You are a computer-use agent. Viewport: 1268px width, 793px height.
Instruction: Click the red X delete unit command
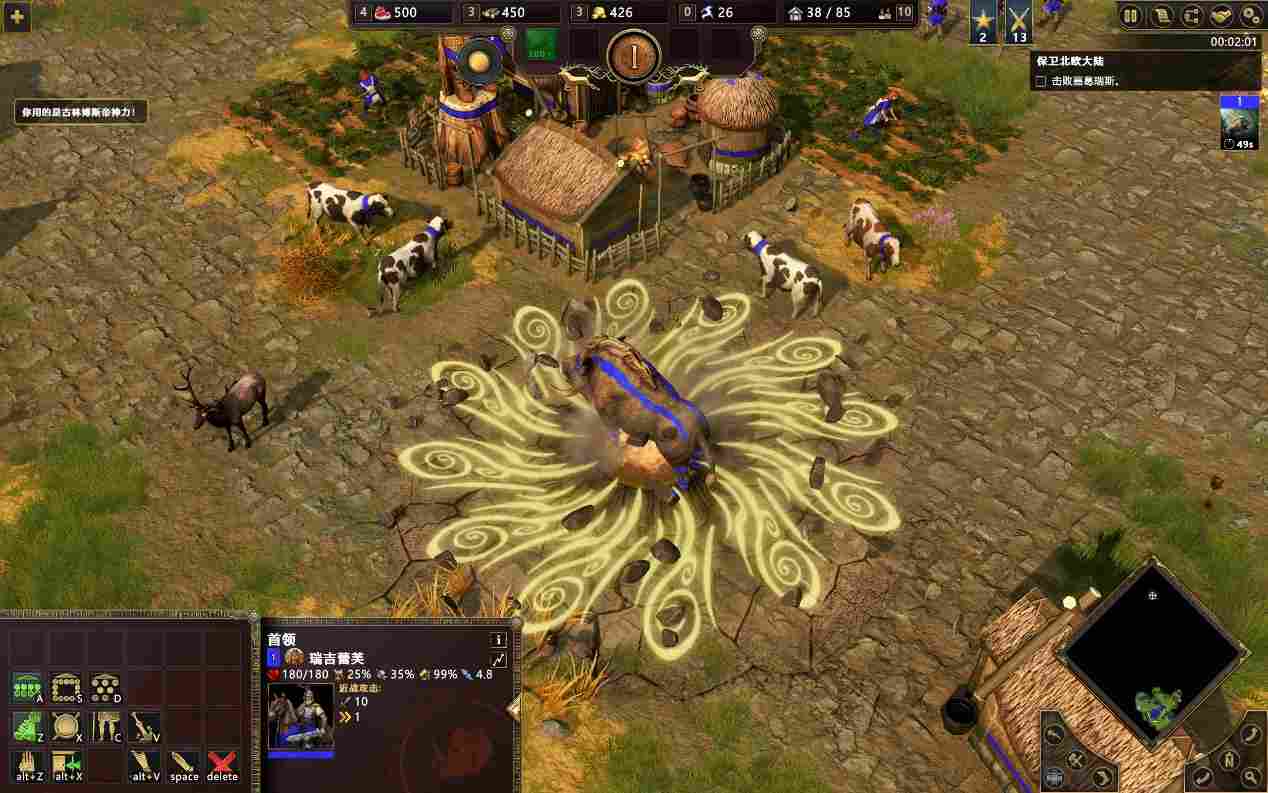point(222,765)
